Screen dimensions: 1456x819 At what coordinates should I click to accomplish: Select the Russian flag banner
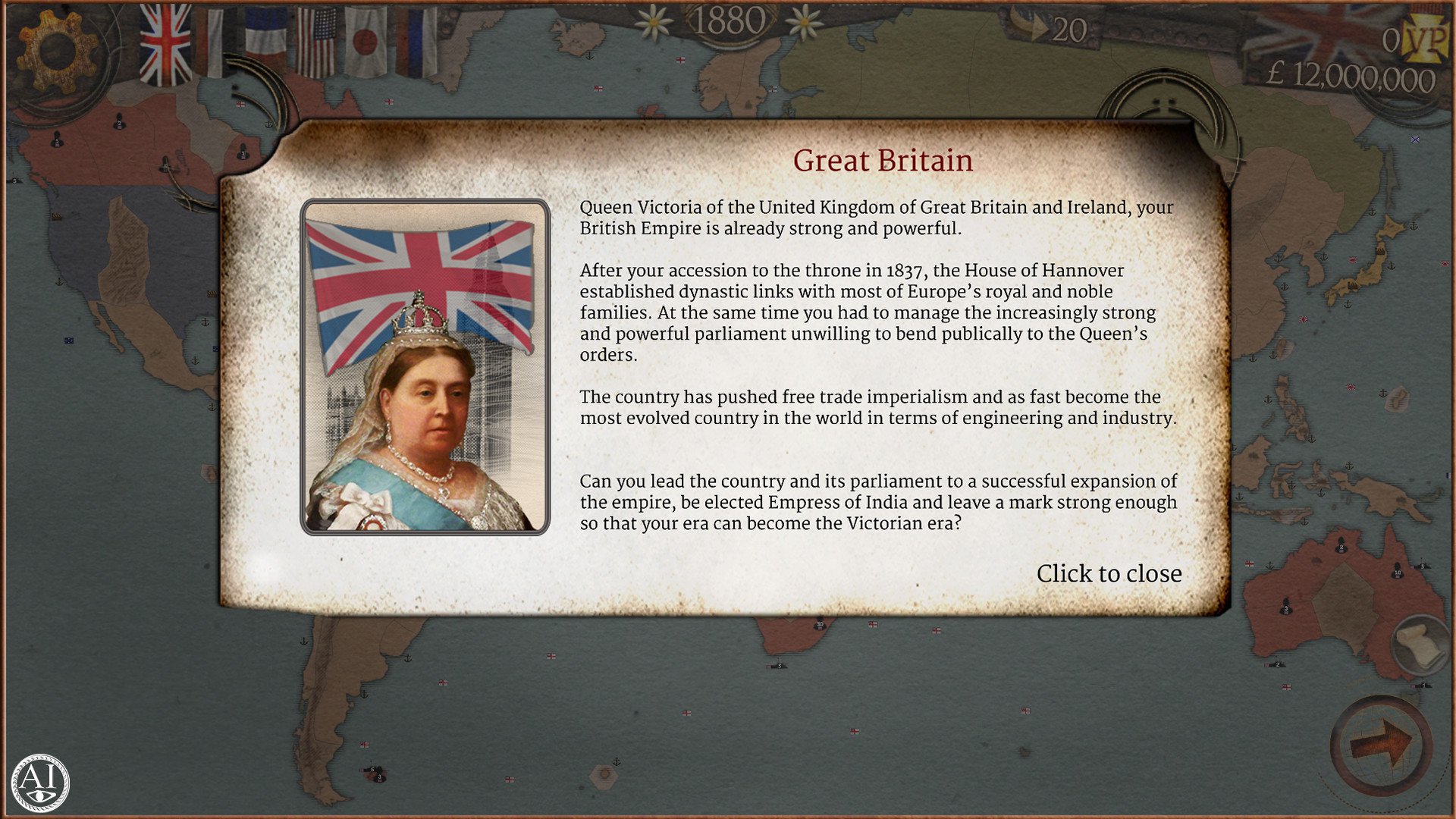pos(416,42)
